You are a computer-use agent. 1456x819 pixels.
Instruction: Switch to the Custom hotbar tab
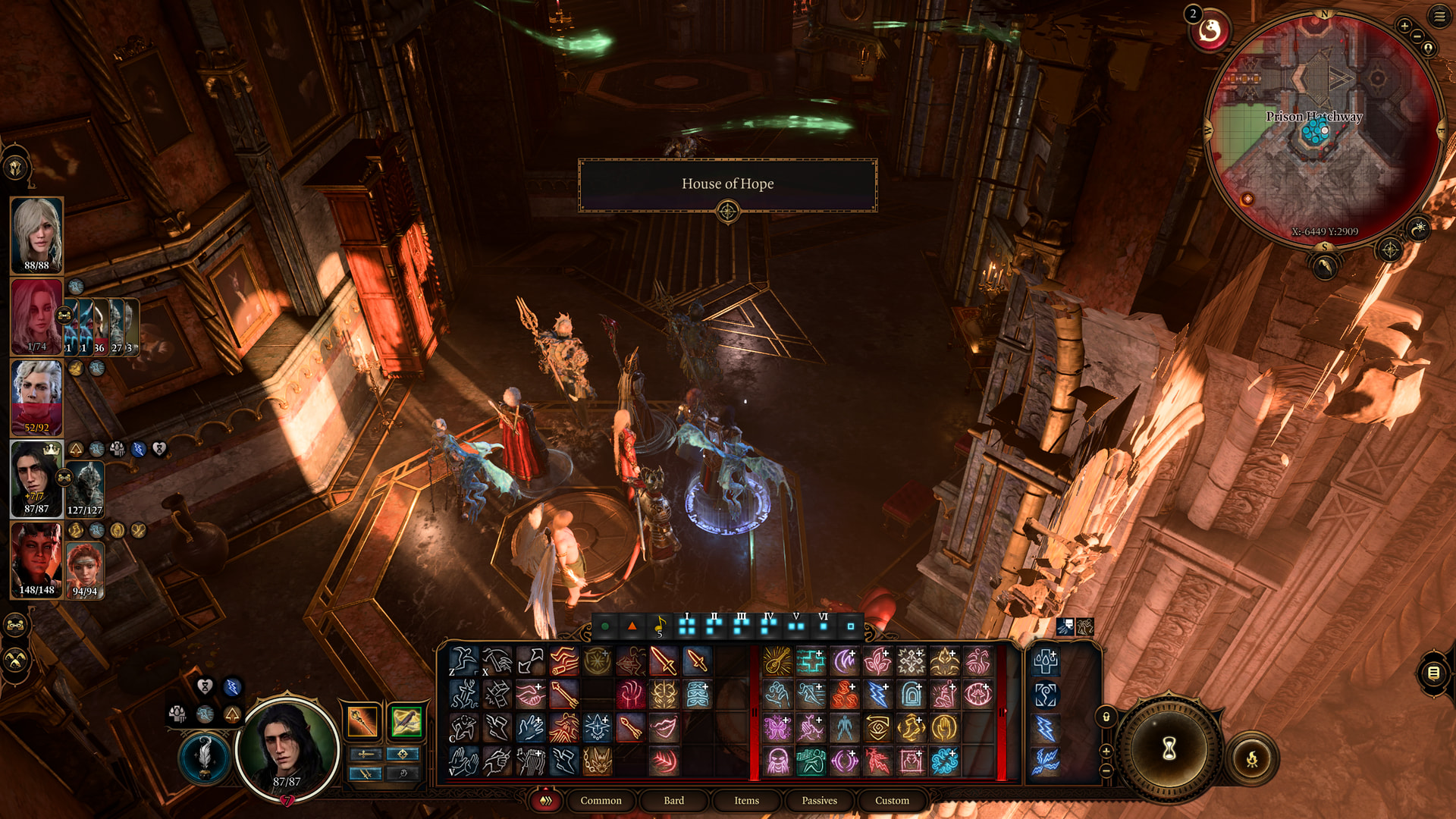click(892, 800)
